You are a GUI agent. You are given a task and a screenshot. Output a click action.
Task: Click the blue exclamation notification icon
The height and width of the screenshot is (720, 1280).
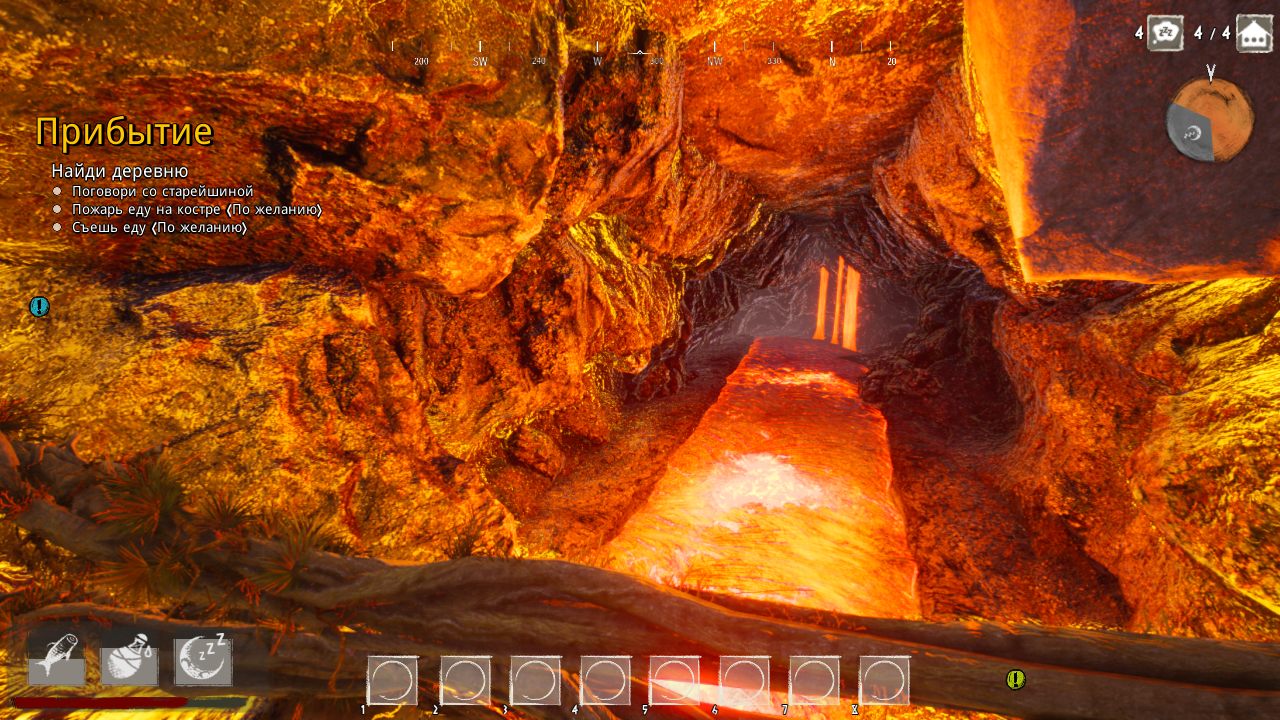39,306
